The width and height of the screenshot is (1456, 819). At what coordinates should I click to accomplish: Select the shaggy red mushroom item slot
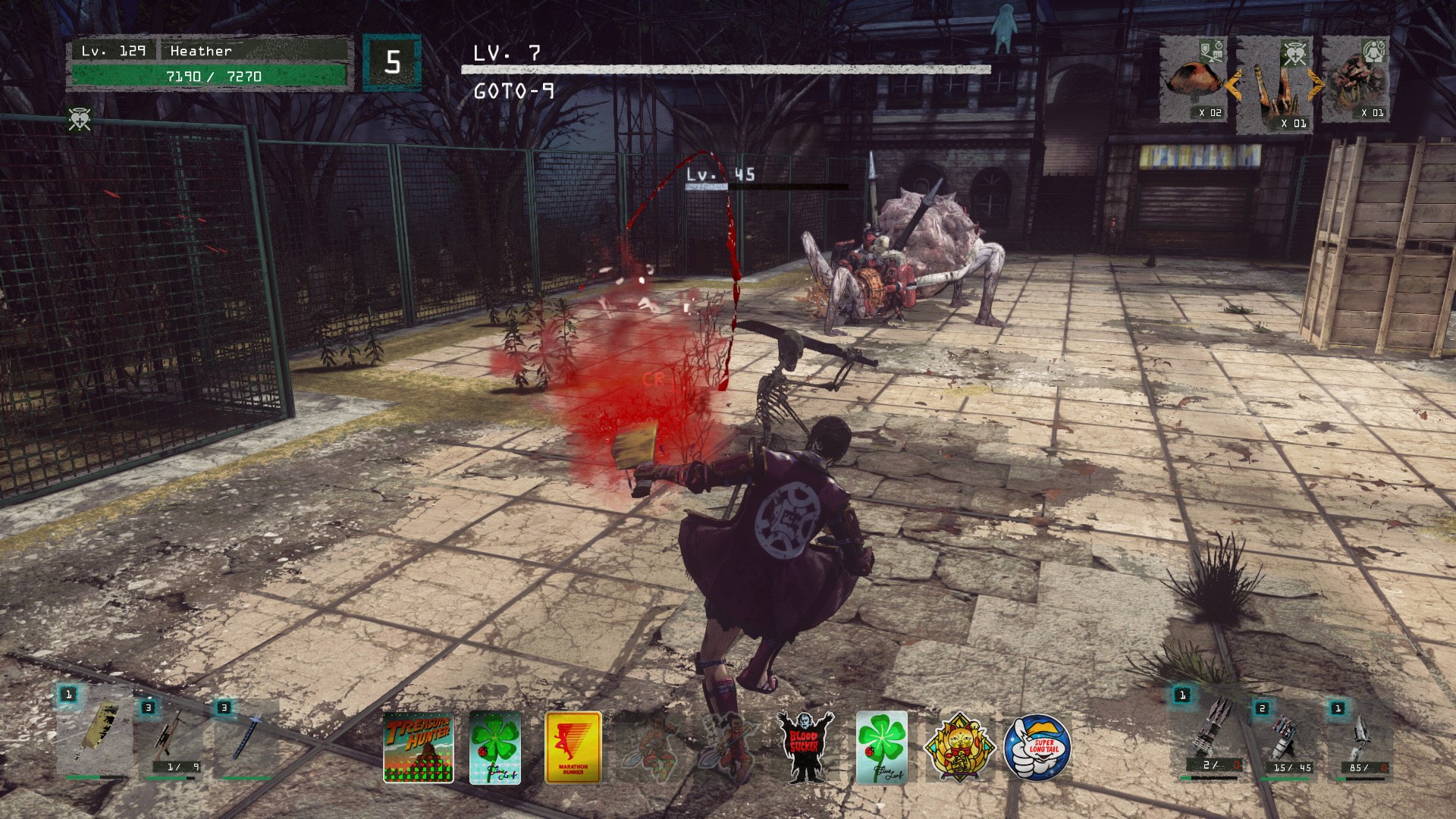(1357, 80)
